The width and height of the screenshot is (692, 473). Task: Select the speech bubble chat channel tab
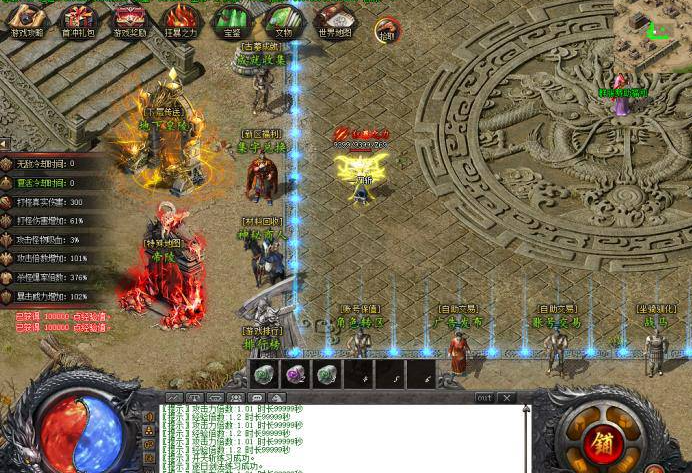point(257,398)
